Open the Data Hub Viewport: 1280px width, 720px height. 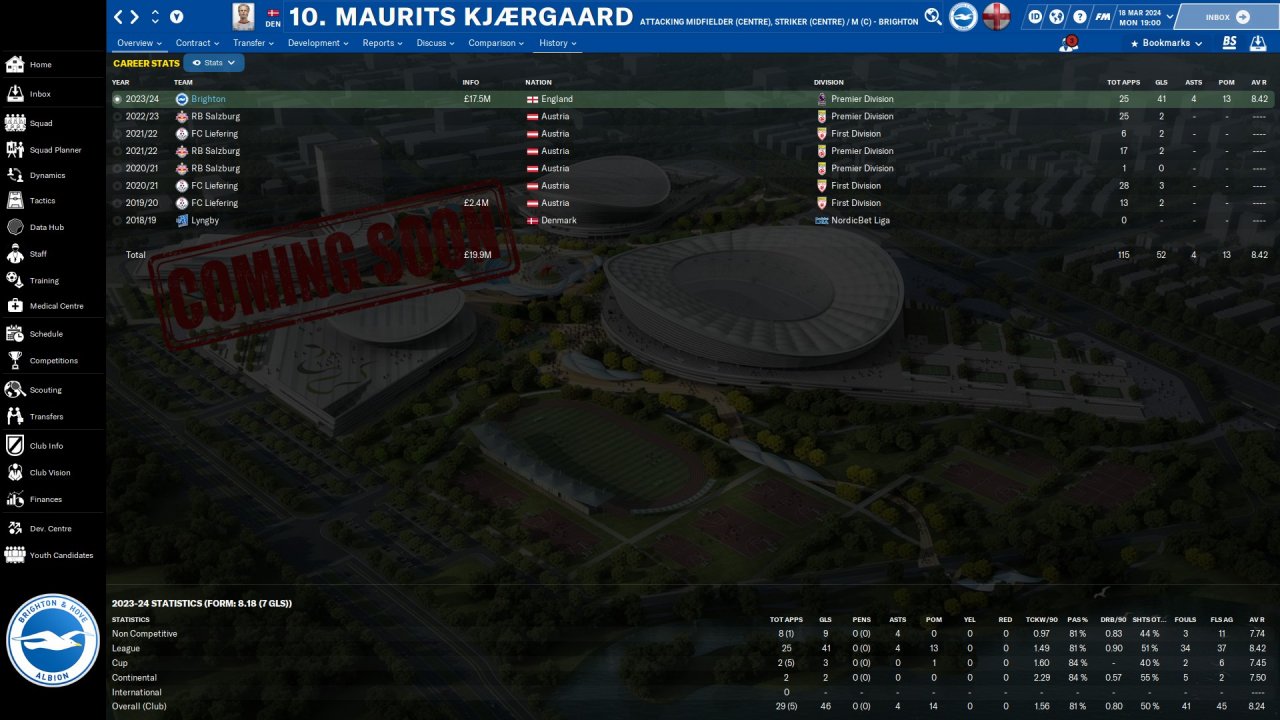(x=46, y=228)
